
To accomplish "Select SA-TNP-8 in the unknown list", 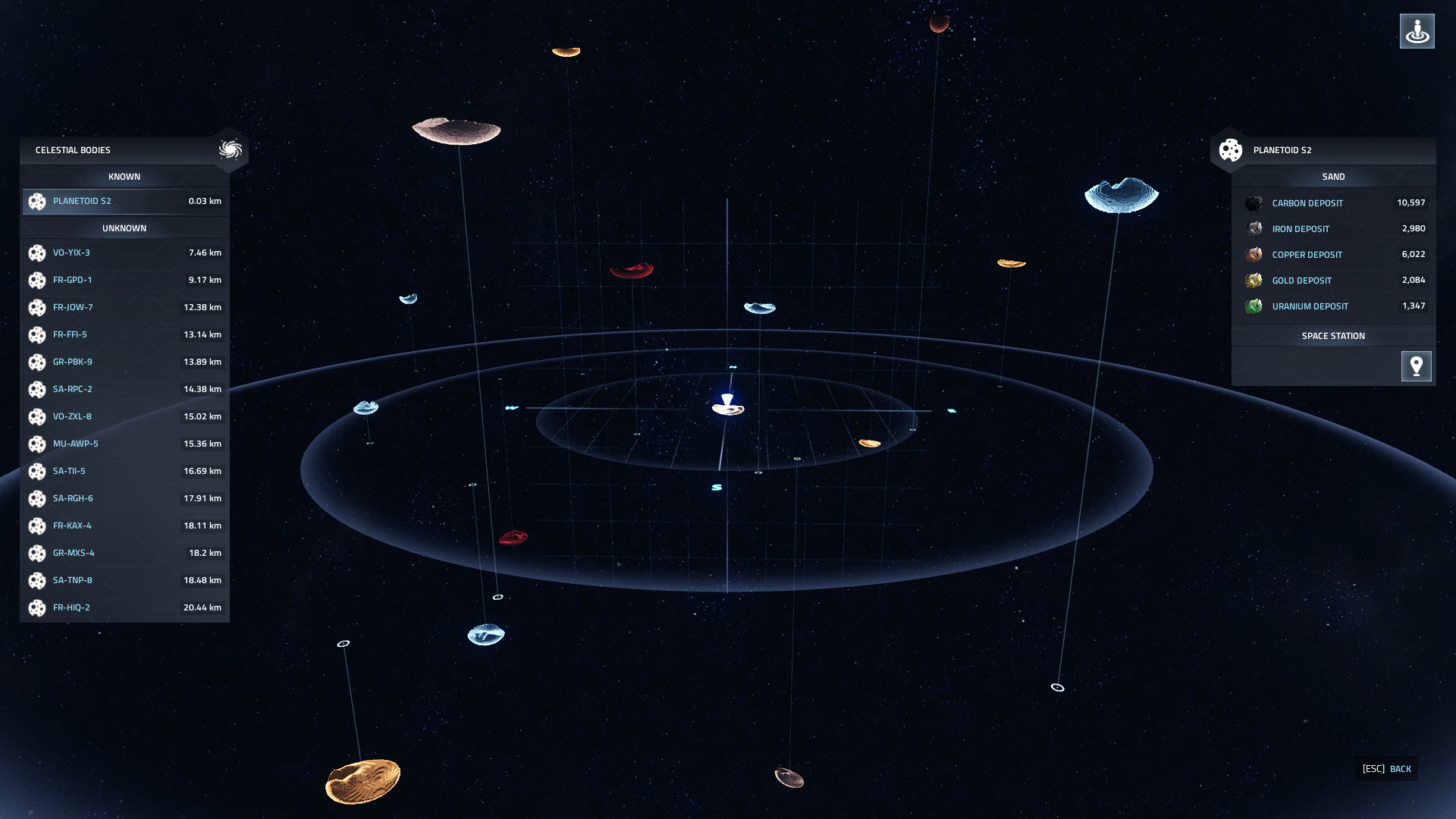I will point(72,580).
